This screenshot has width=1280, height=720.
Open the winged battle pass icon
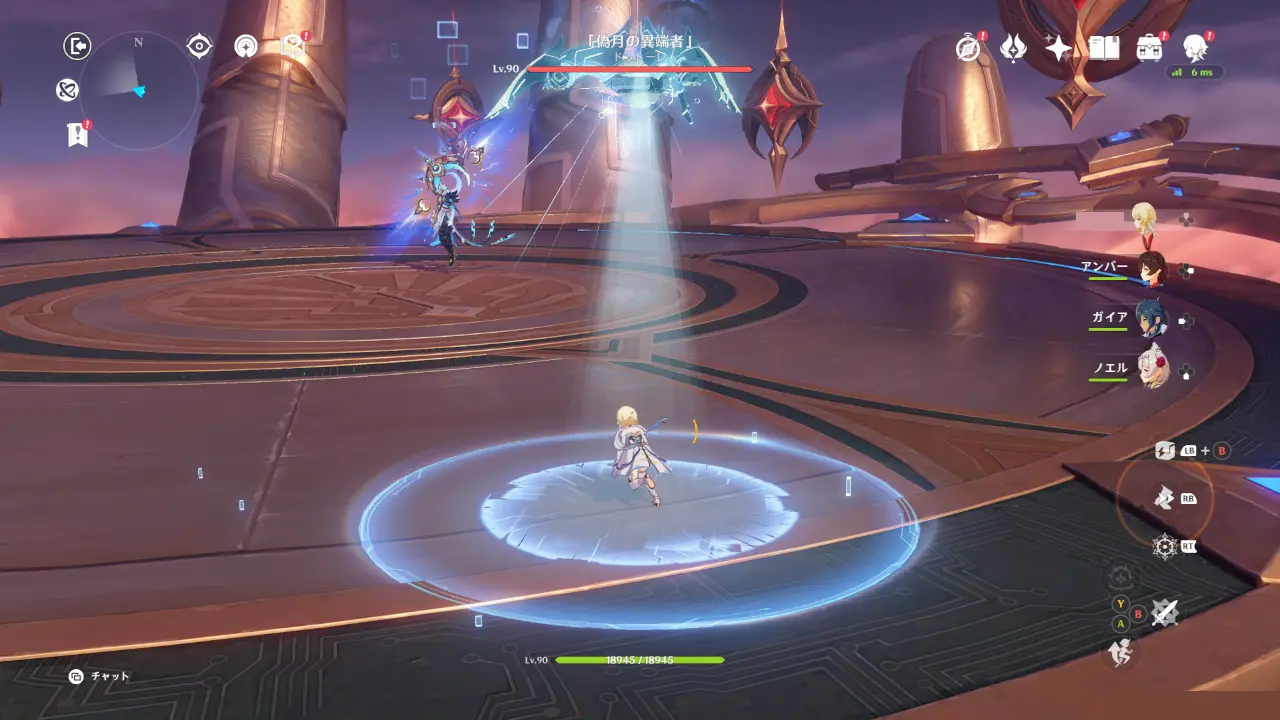(1013, 47)
